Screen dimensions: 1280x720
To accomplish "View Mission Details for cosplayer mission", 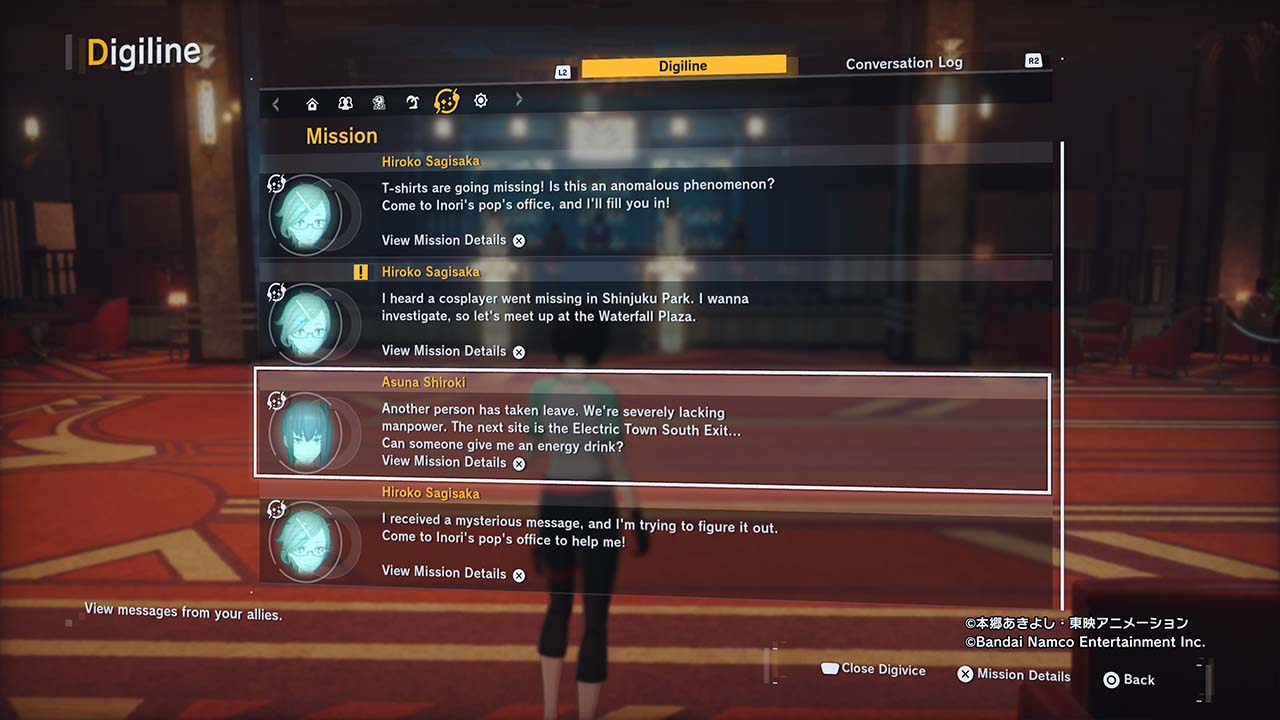I will pos(453,351).
